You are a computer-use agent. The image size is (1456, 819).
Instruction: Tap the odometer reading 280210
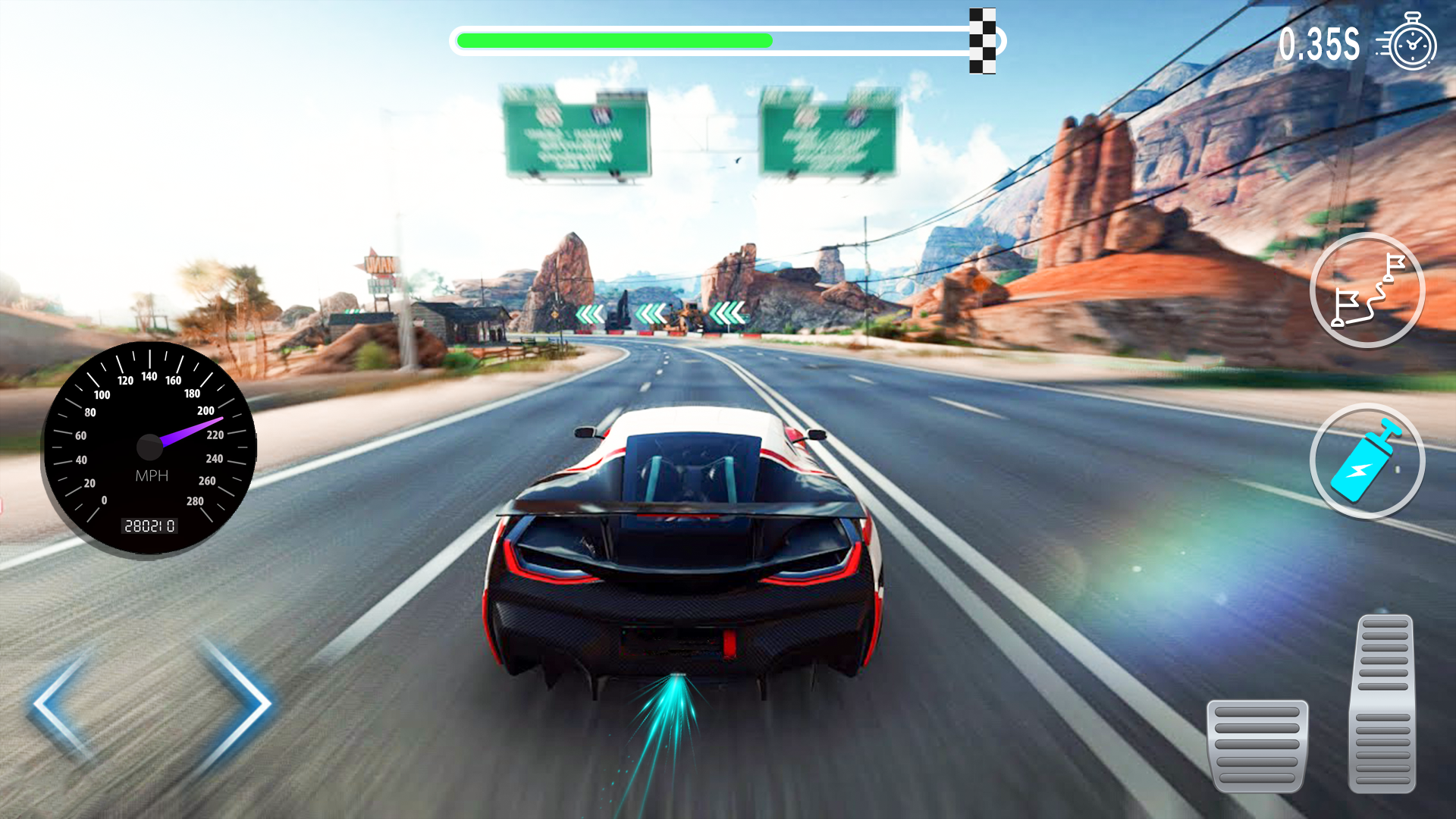(x=149, y=527)
